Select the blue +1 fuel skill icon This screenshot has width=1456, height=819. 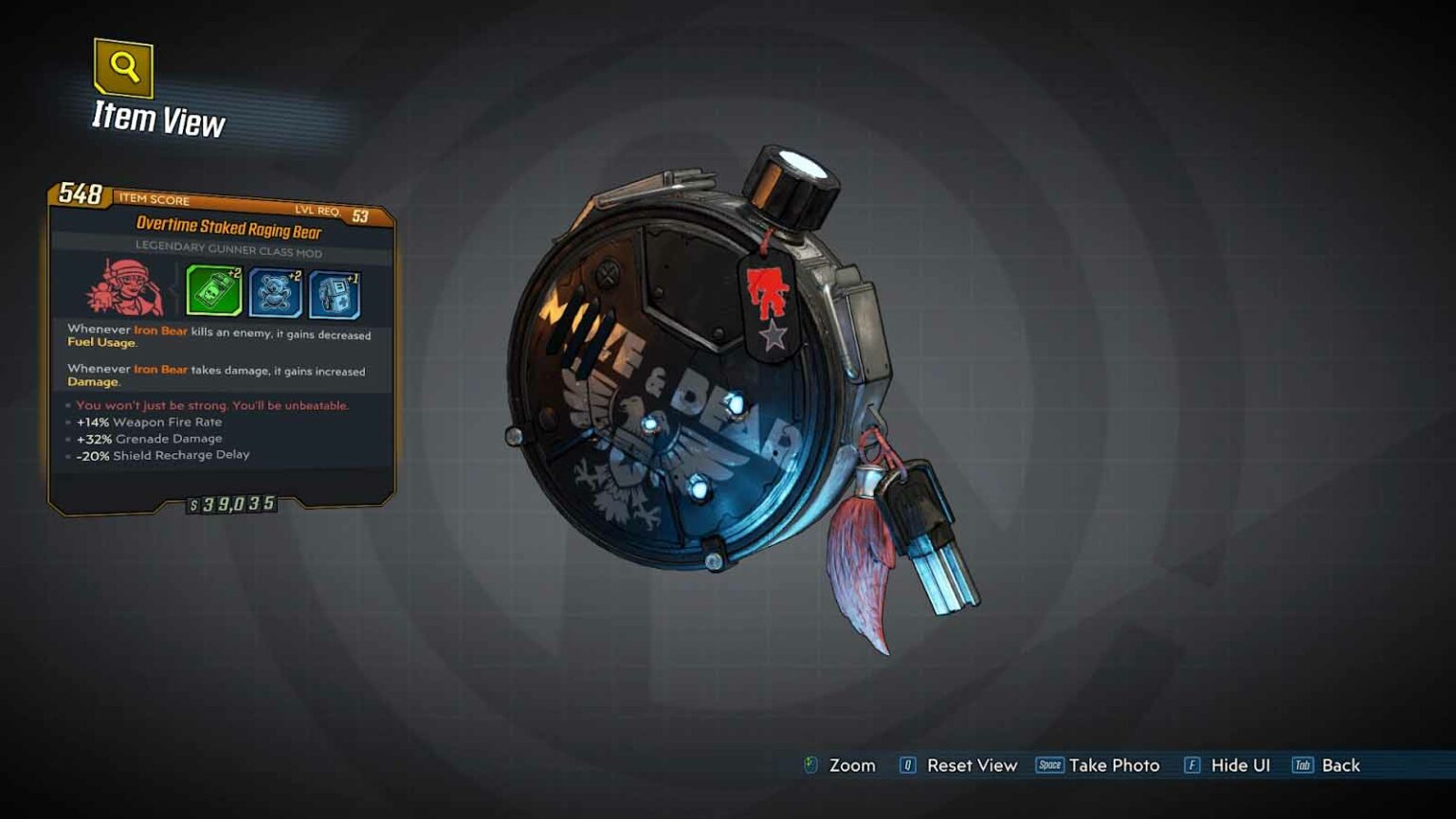334,296
